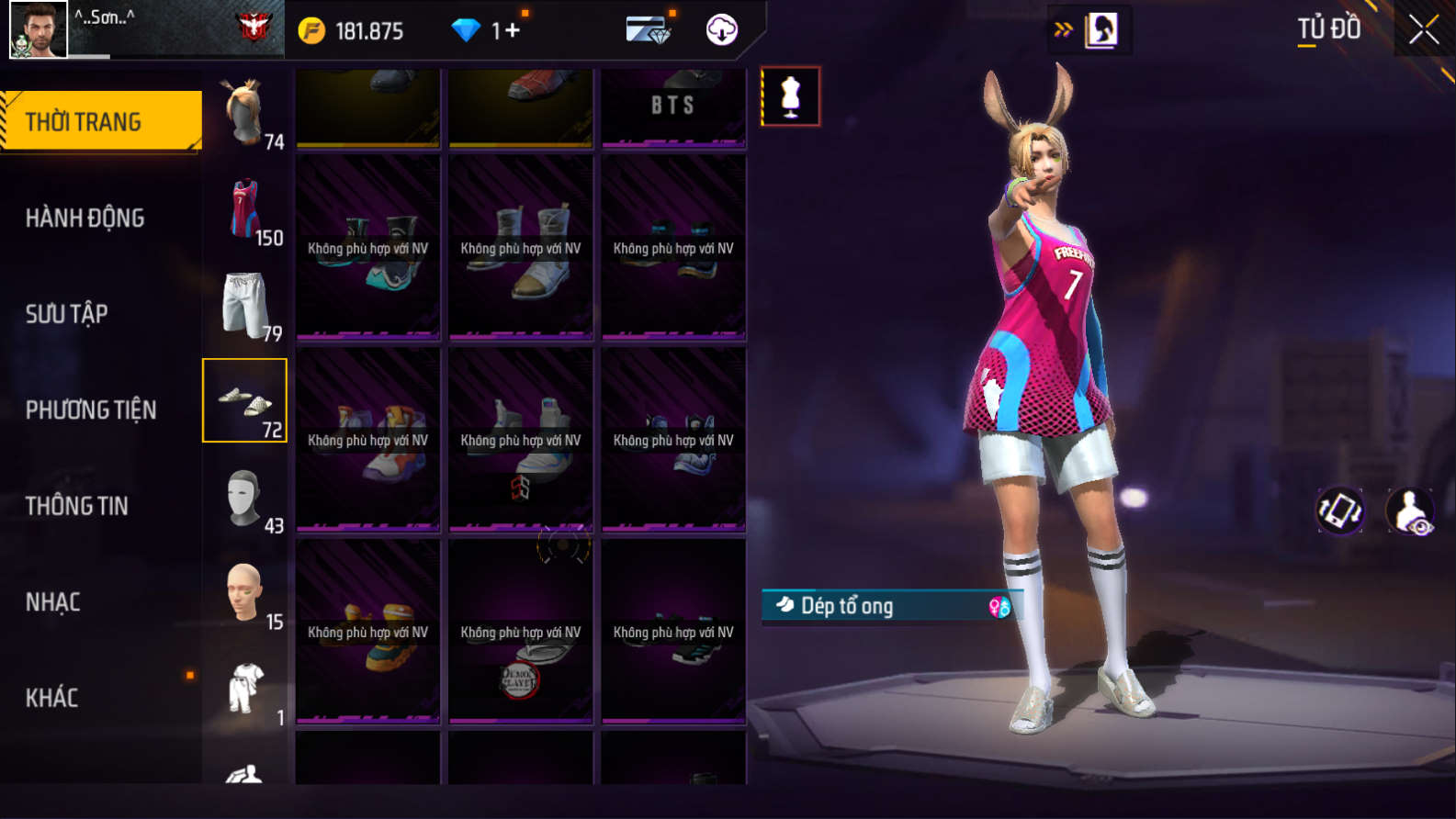Select the THỜI TRANG tab
Screen dimensions: 1456x819
101,121
